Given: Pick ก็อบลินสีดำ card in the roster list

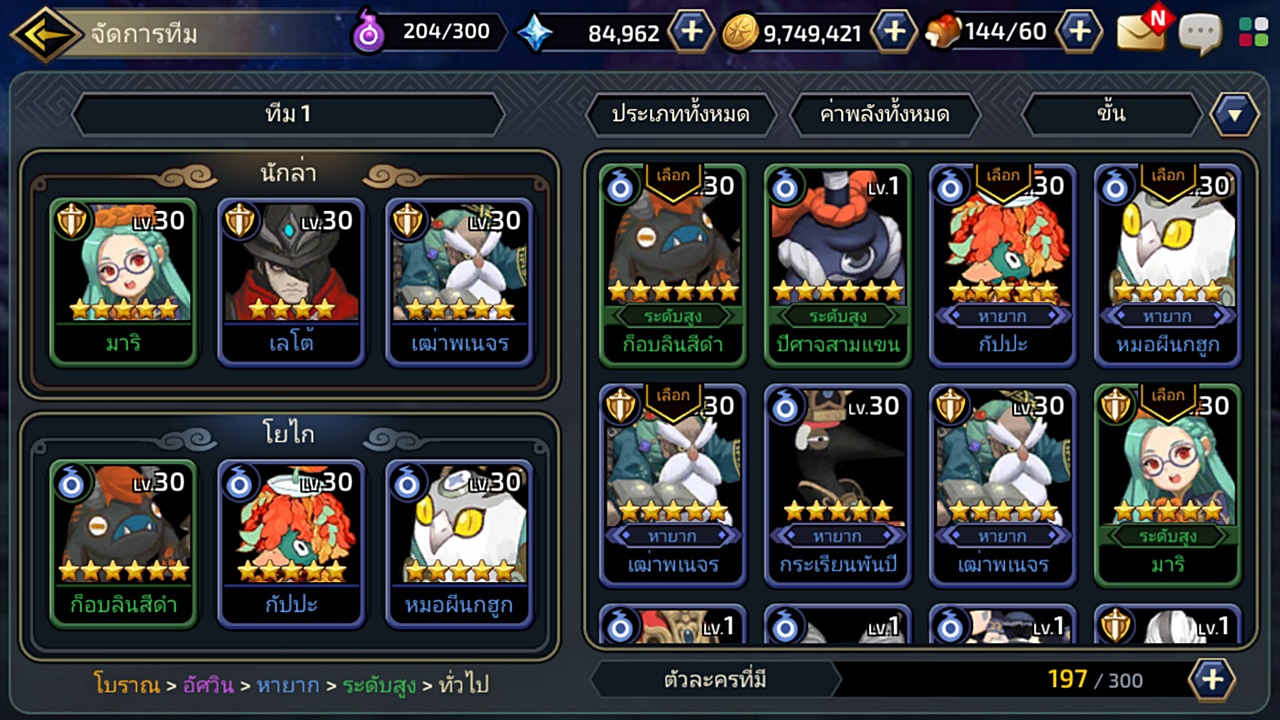Looking at the screenshot, I should tap(672, 265).
